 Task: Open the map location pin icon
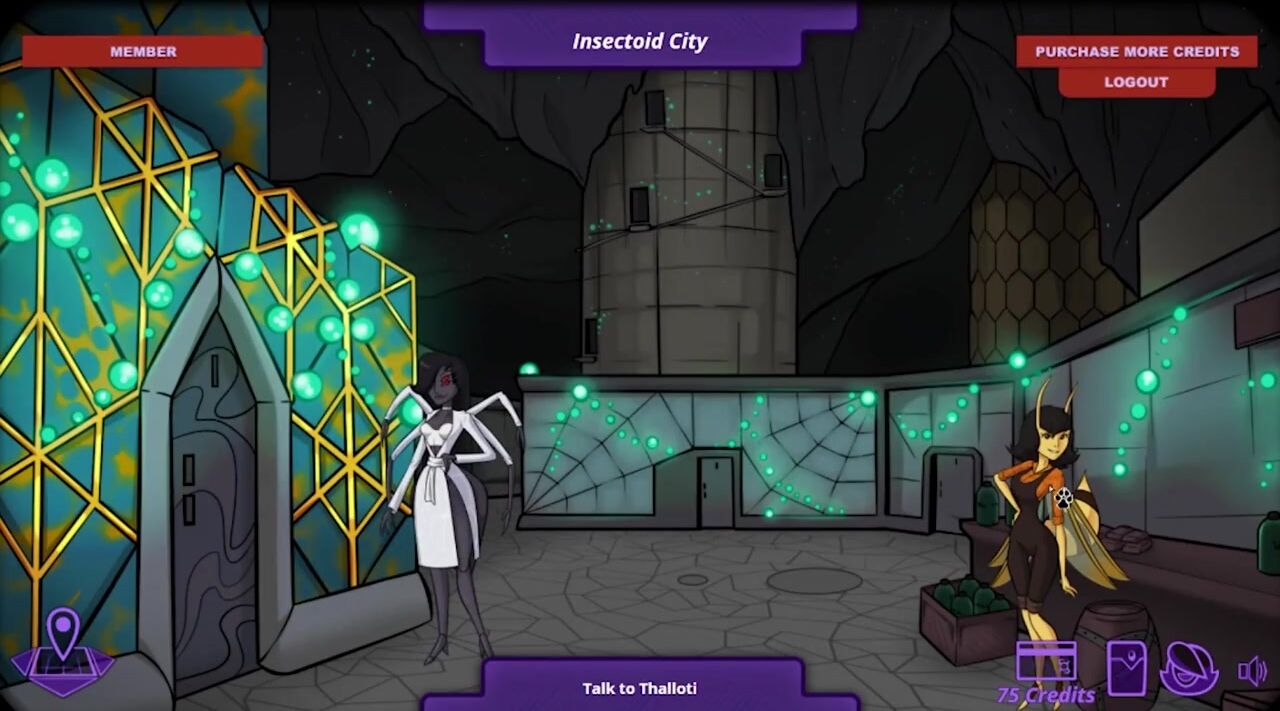63,650
